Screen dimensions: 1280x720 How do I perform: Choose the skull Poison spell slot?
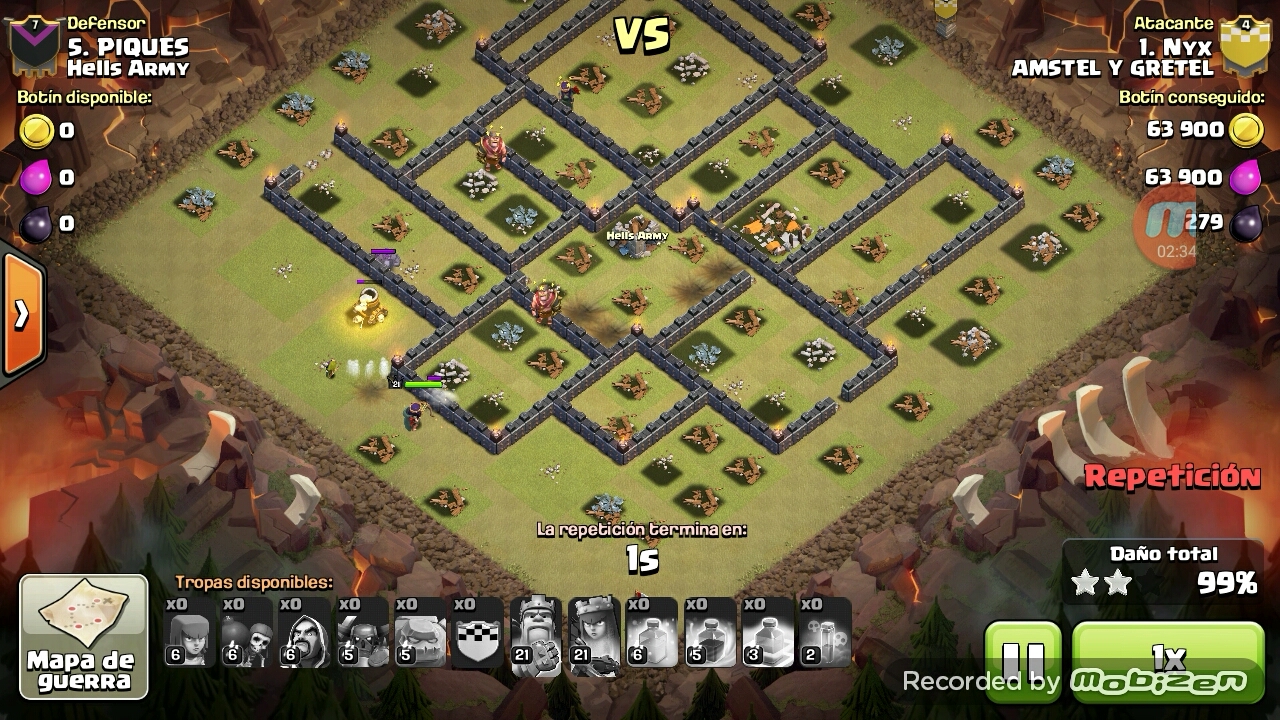825,633
